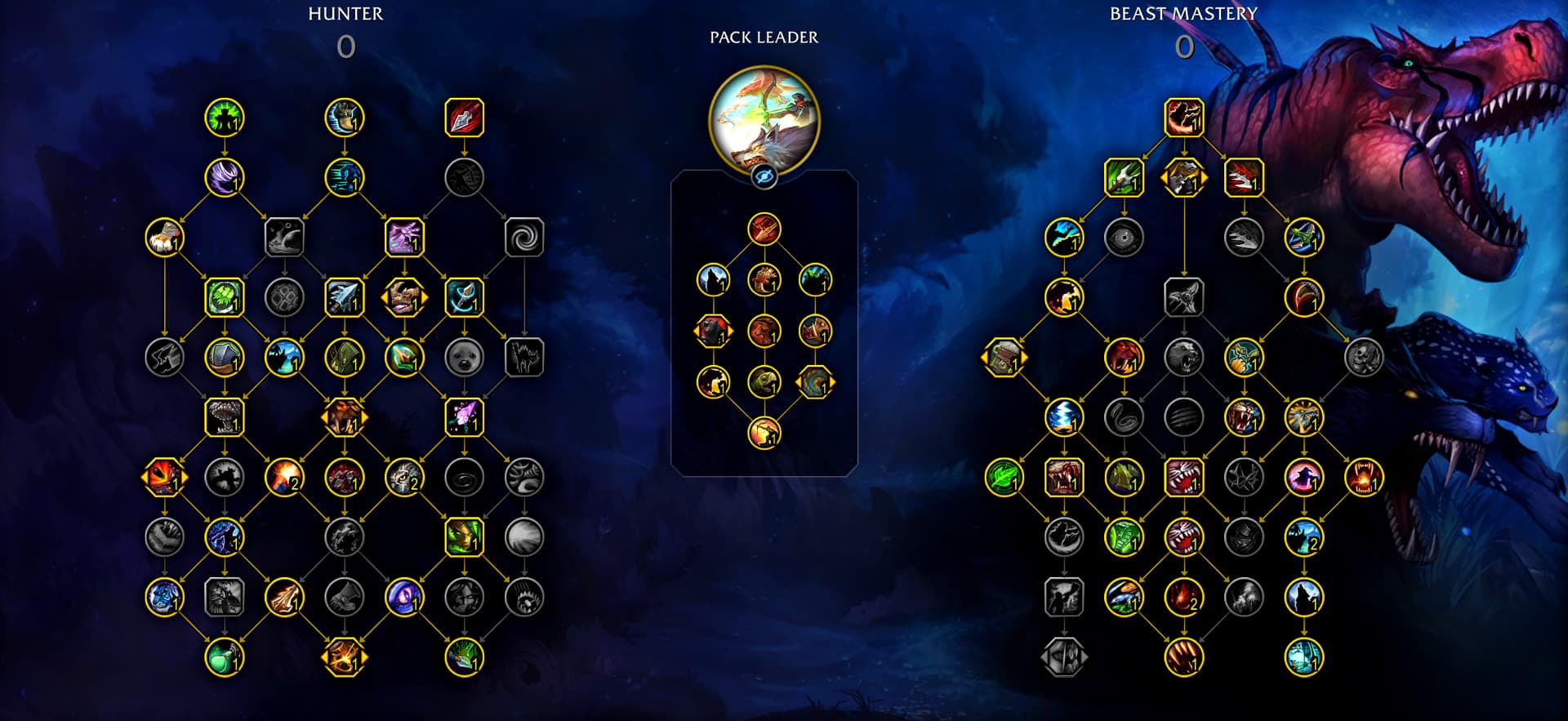The width and height of the screenshot is (1568, 721).
Task: Select the green leaf Beast Mastery talent
Action: [1004, 478]
